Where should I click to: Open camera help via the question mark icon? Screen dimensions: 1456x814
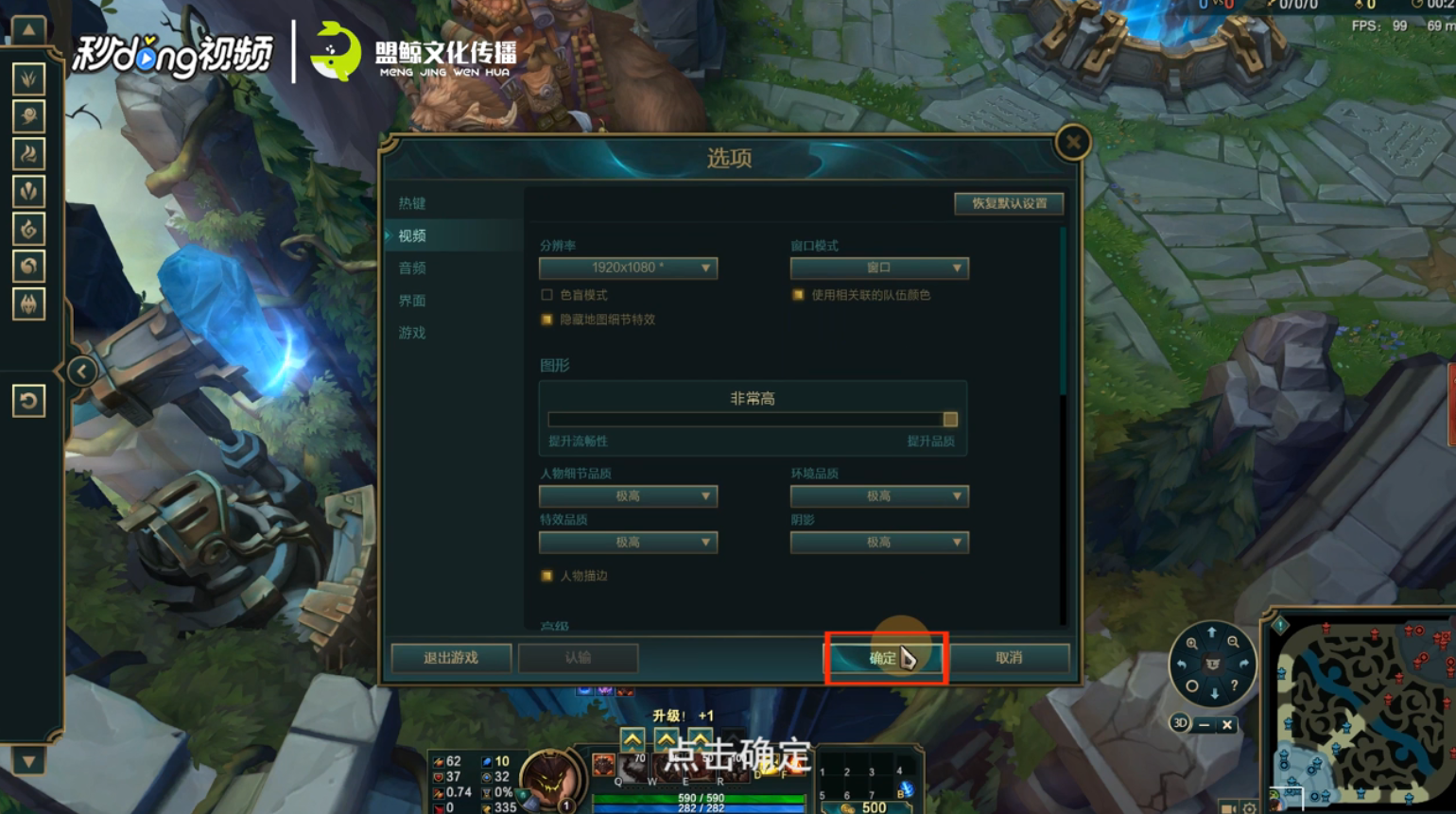pos(1234,686)
